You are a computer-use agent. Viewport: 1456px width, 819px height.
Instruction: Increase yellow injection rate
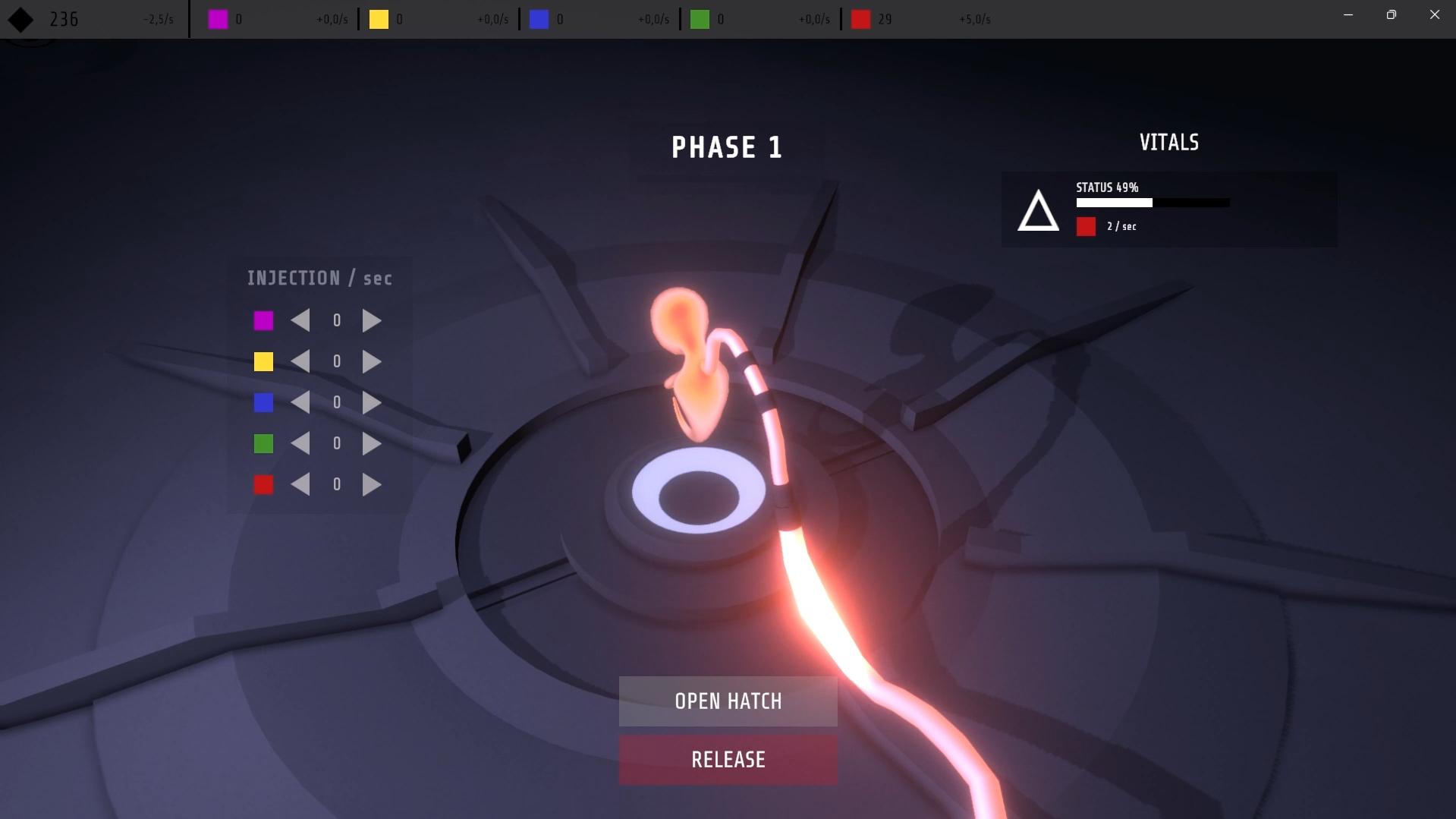(x=371, y=362)
